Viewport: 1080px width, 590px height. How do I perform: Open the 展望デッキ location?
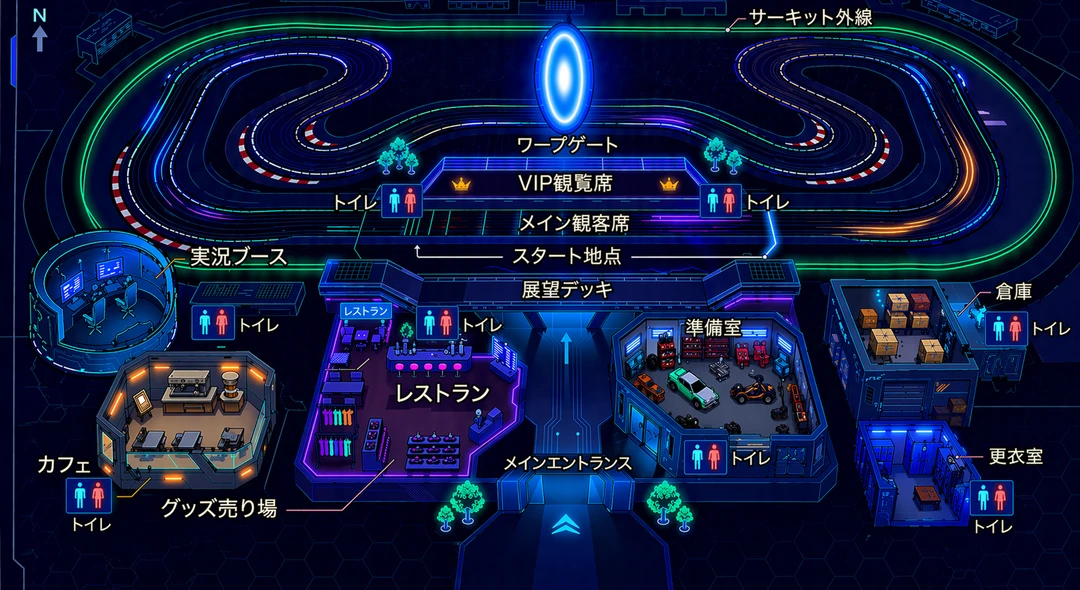tap(570, 289)
